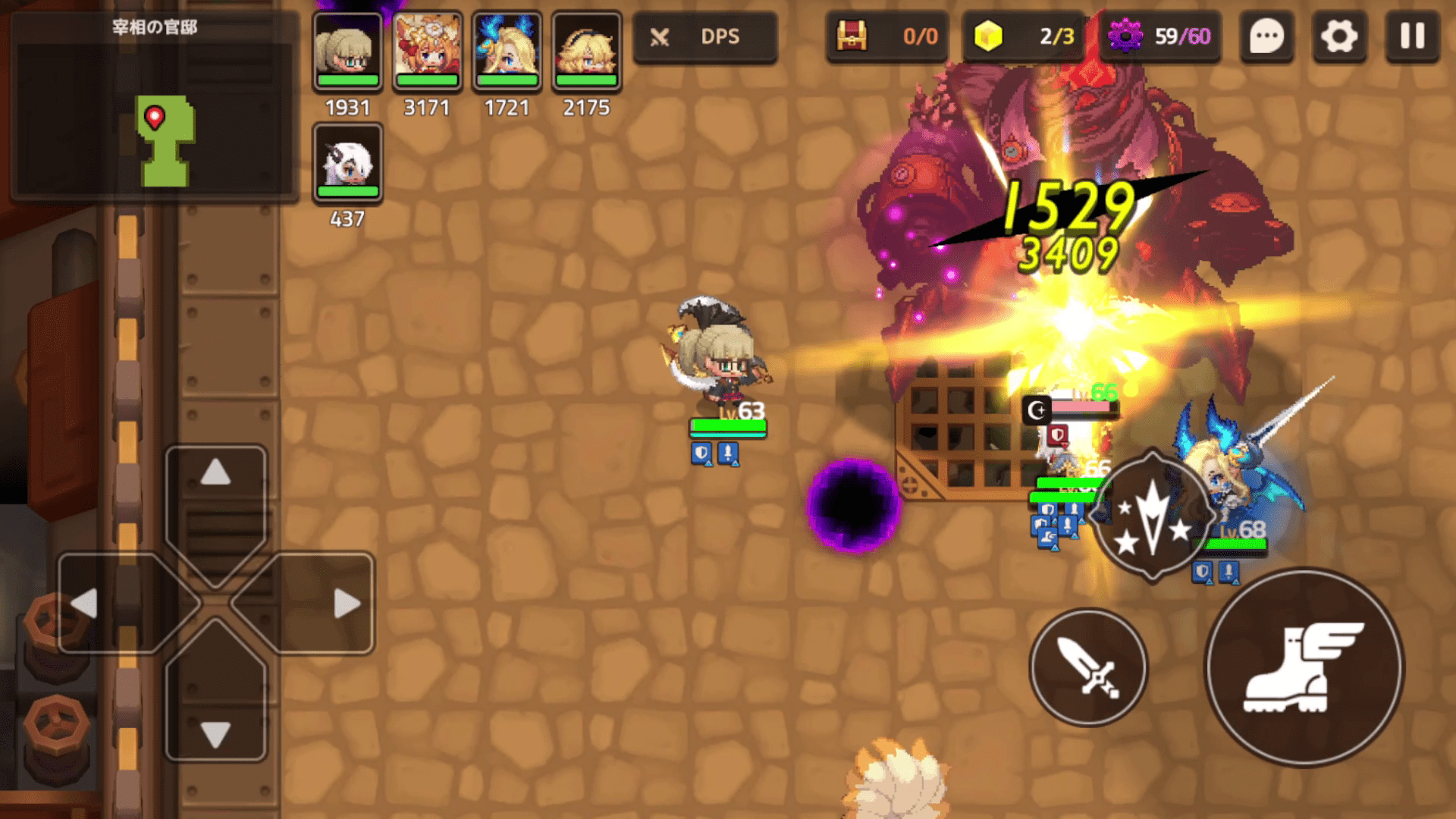
Task: Activate the star blade weapon skill
Action: tap(1152, 517)
